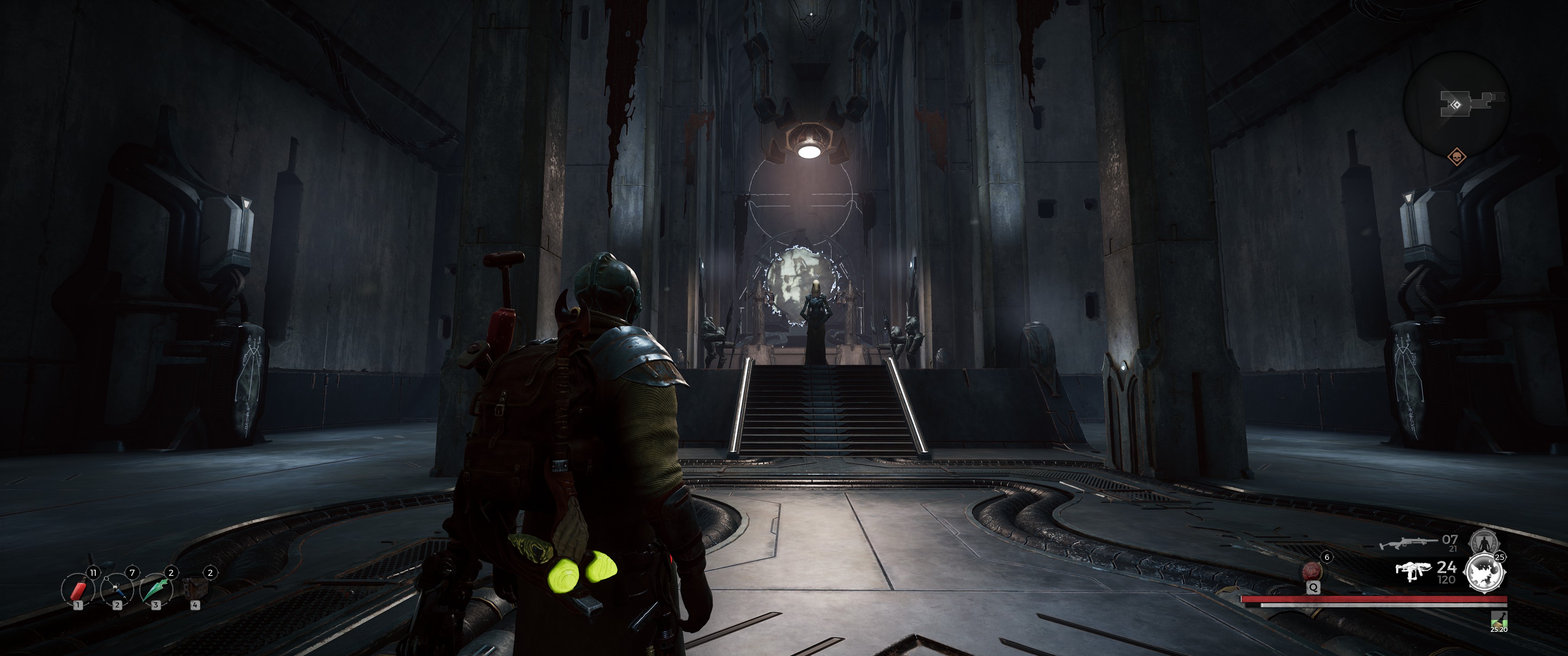The width and height of the screenshot is (1568, 656).
Task: Select the blue syringe quick item
Action: click(117, 589)
